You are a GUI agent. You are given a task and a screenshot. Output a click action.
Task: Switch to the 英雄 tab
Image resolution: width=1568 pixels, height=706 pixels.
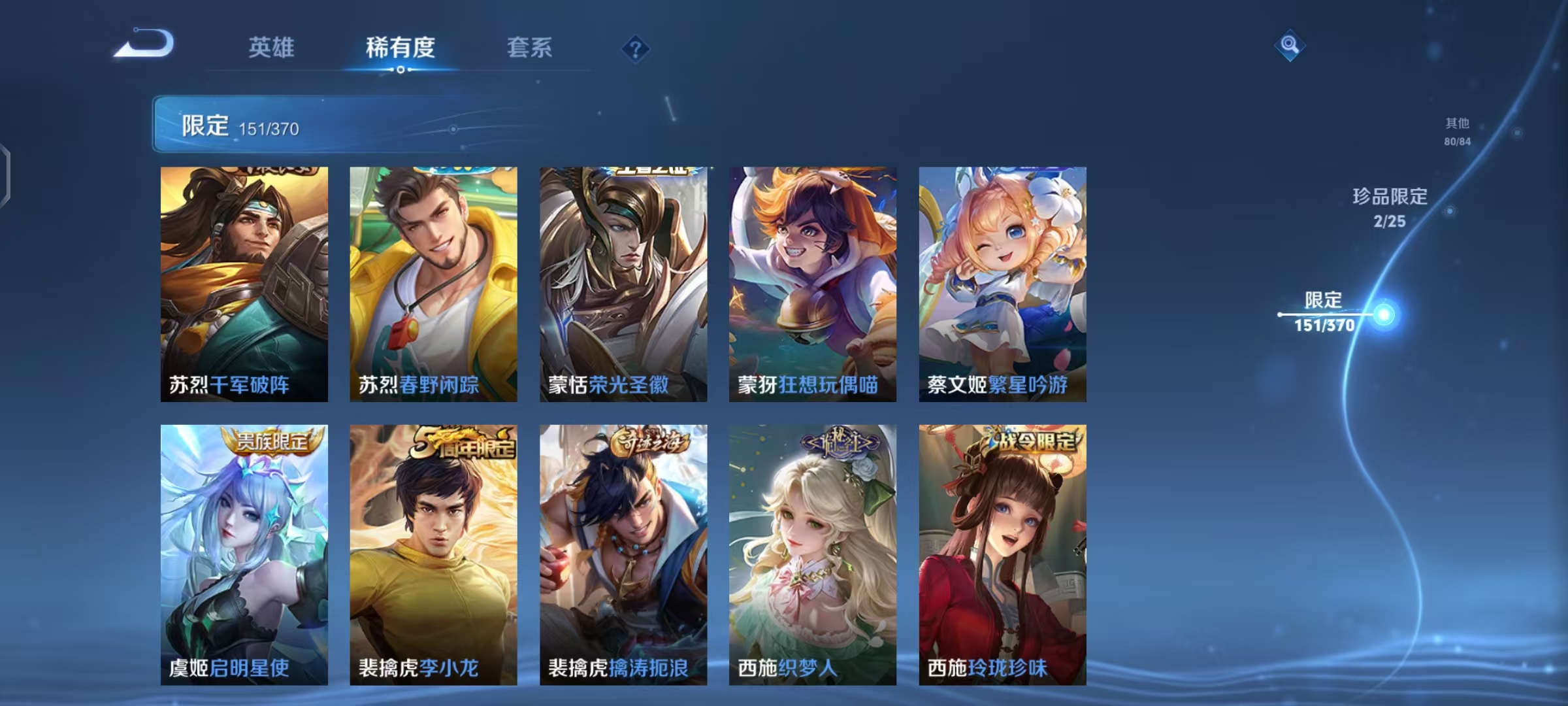[x=270, y=48]
